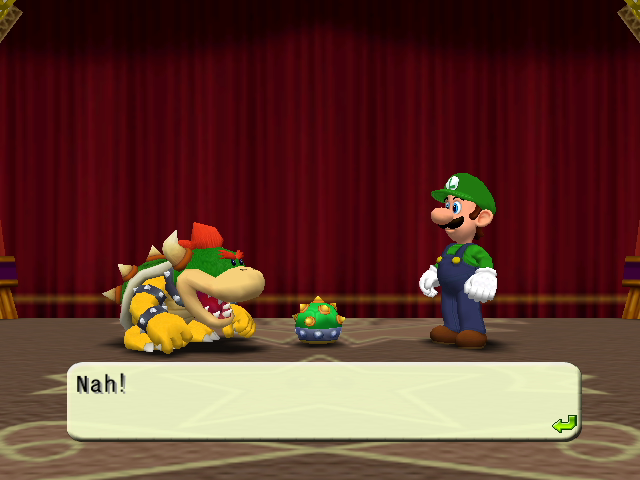Advance the "Nah!" dialogue text box
Screen dimensions: 640x480
pos(322,401)
